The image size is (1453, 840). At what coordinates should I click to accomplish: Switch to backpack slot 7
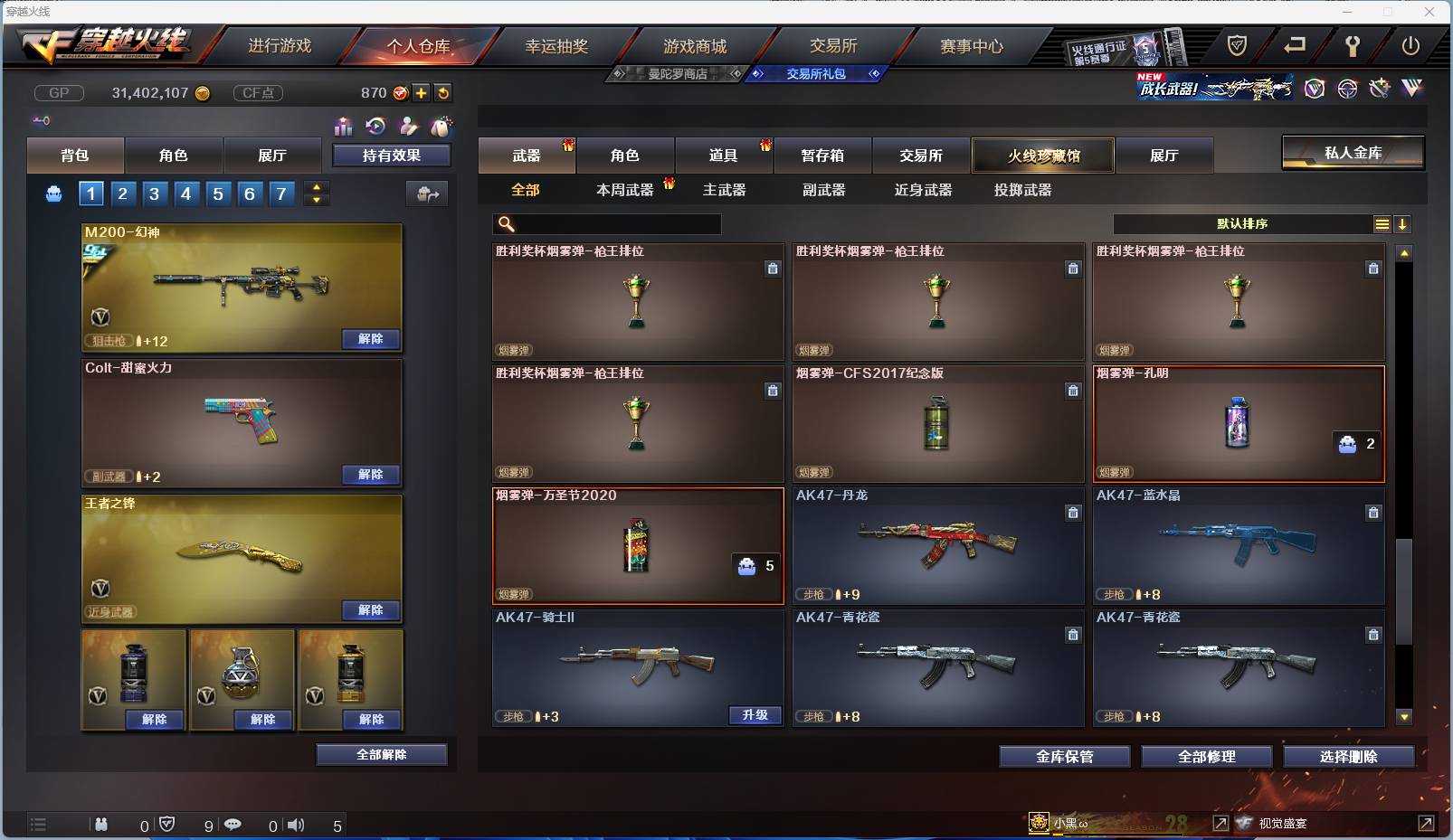click(280, 193)
